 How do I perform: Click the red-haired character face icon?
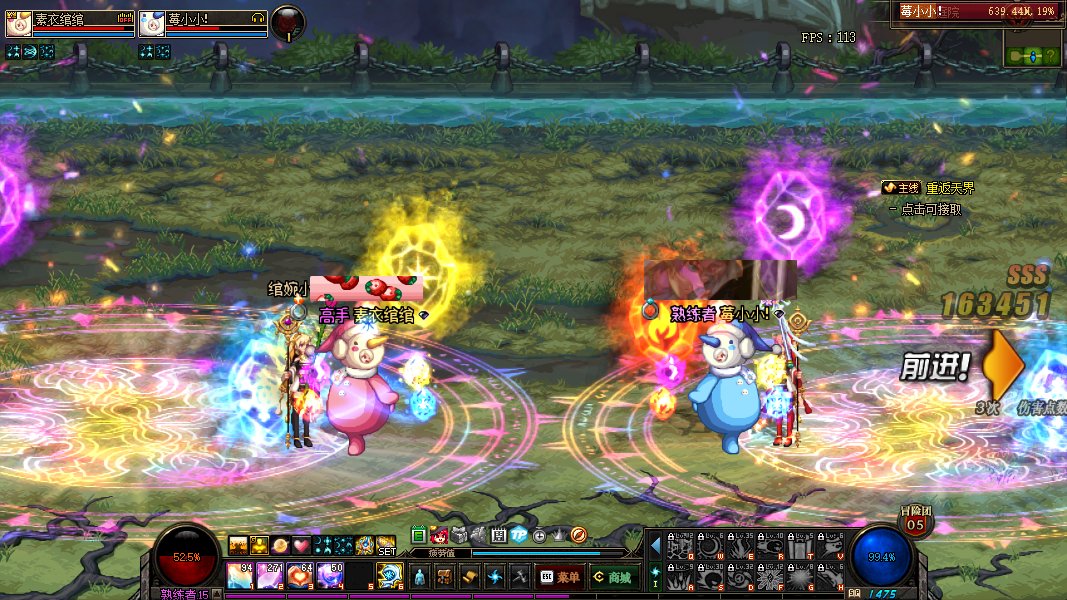point(439,535)
